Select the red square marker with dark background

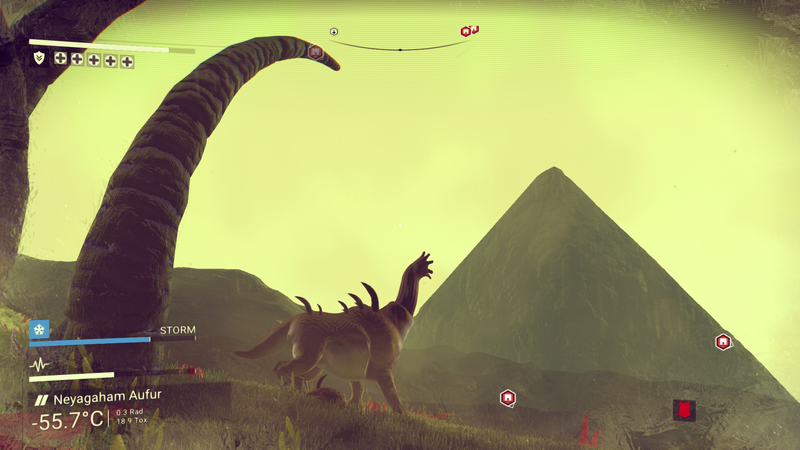point(684,409)
